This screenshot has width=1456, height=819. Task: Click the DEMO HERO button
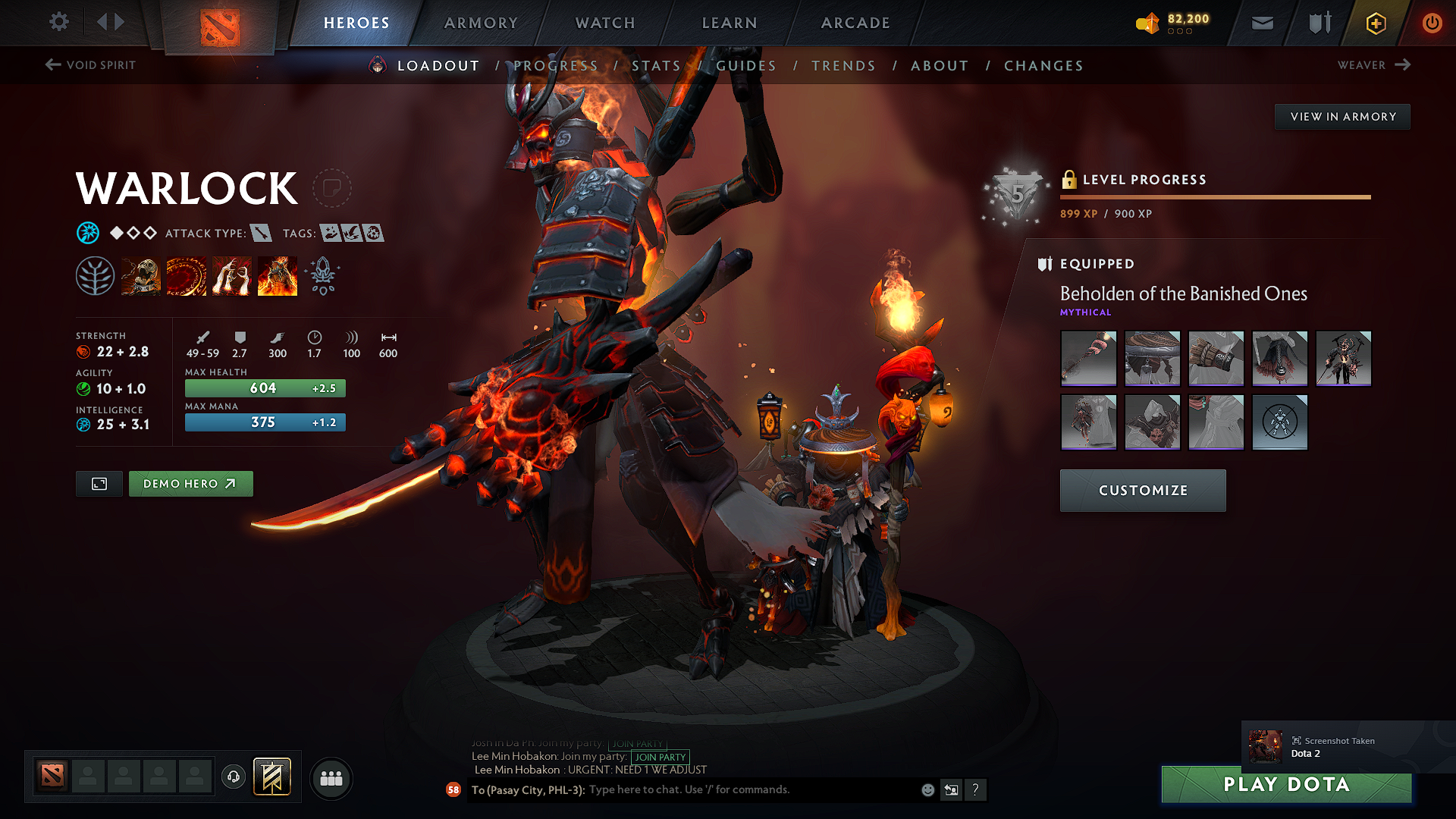pyautogui.click(x=191, y=483)
